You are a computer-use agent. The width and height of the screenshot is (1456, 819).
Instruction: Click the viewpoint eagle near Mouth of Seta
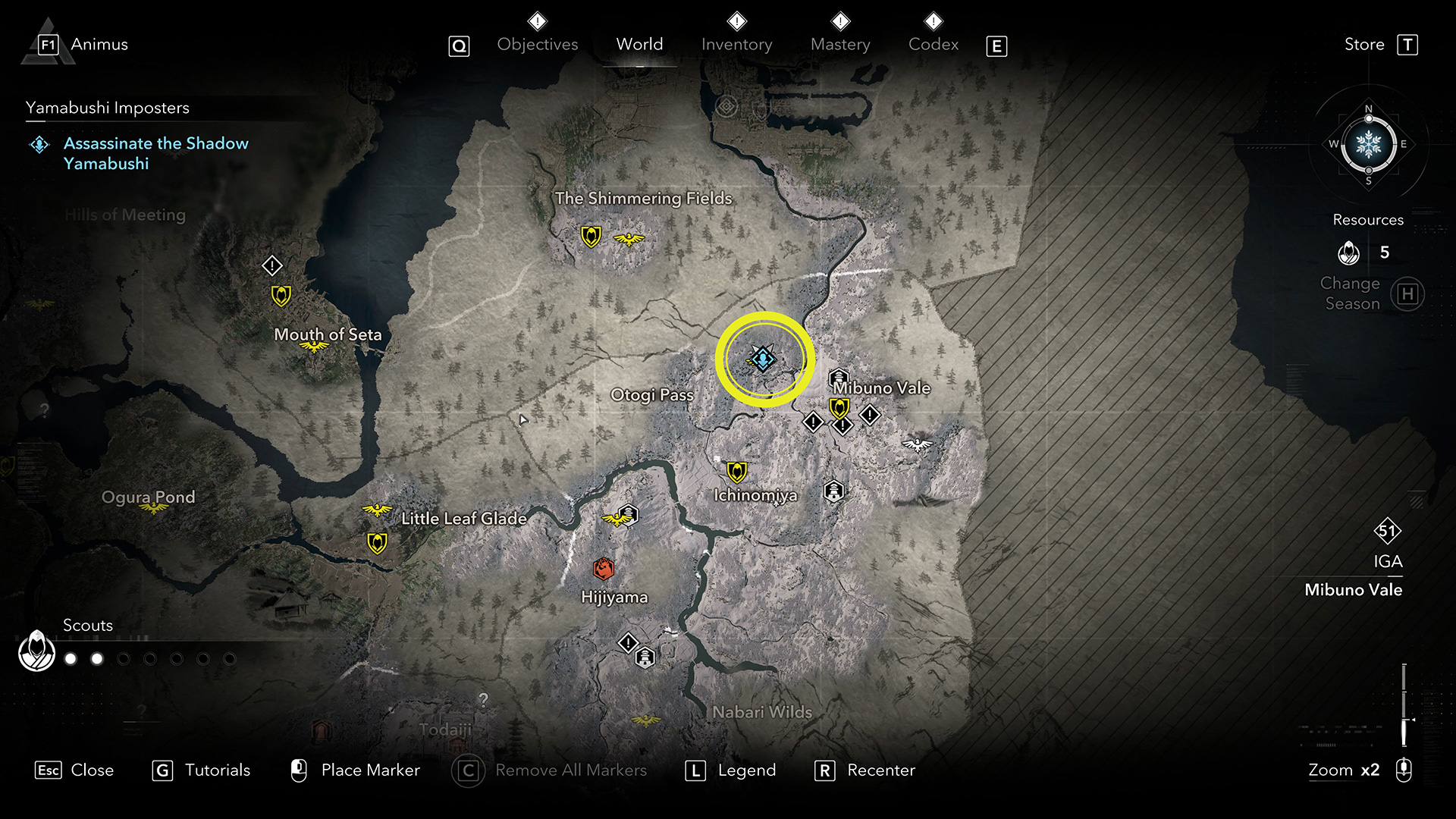coord(313,347)
